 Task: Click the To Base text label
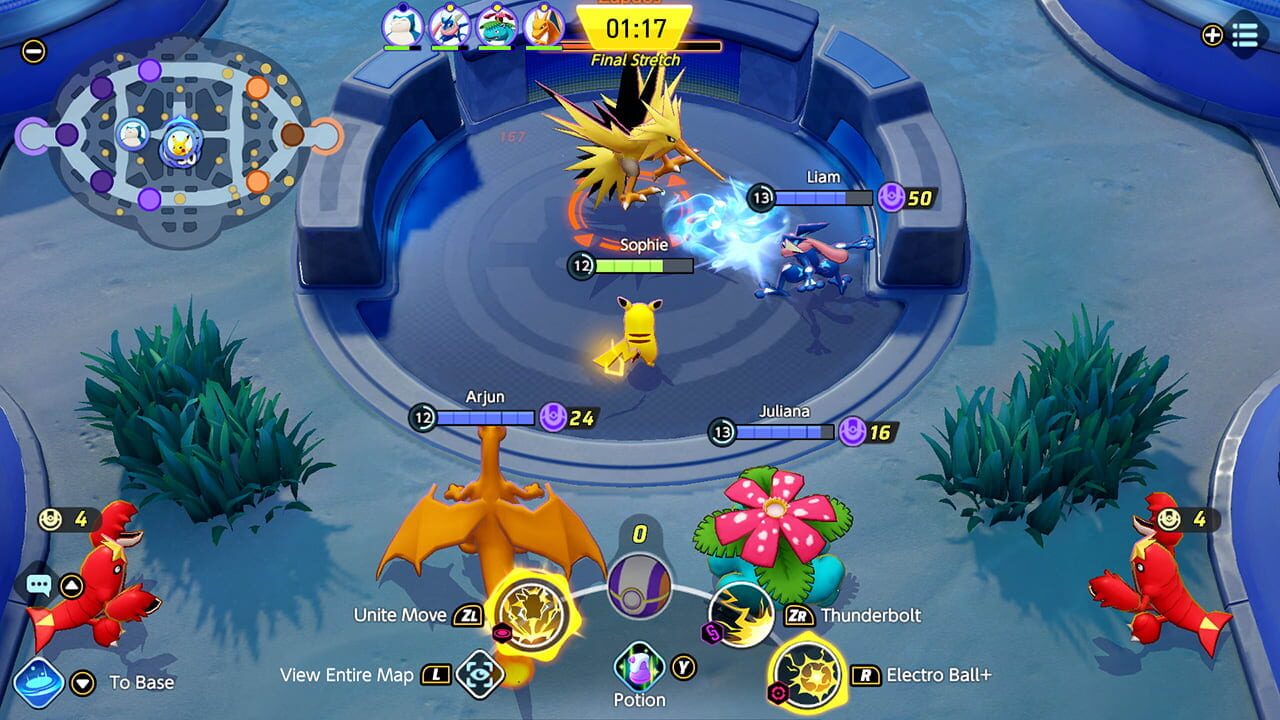[x=142, y=682]
